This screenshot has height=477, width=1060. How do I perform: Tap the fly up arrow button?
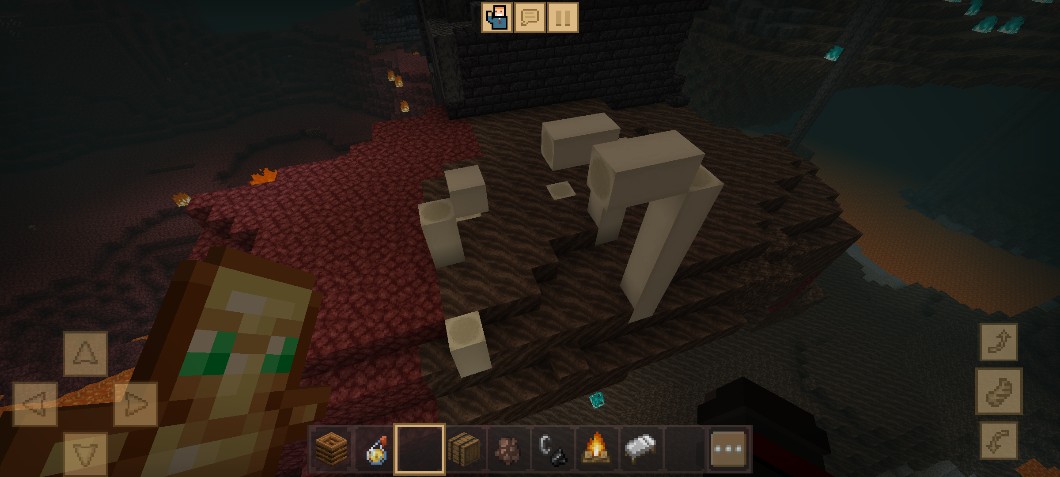click(997, 343)
